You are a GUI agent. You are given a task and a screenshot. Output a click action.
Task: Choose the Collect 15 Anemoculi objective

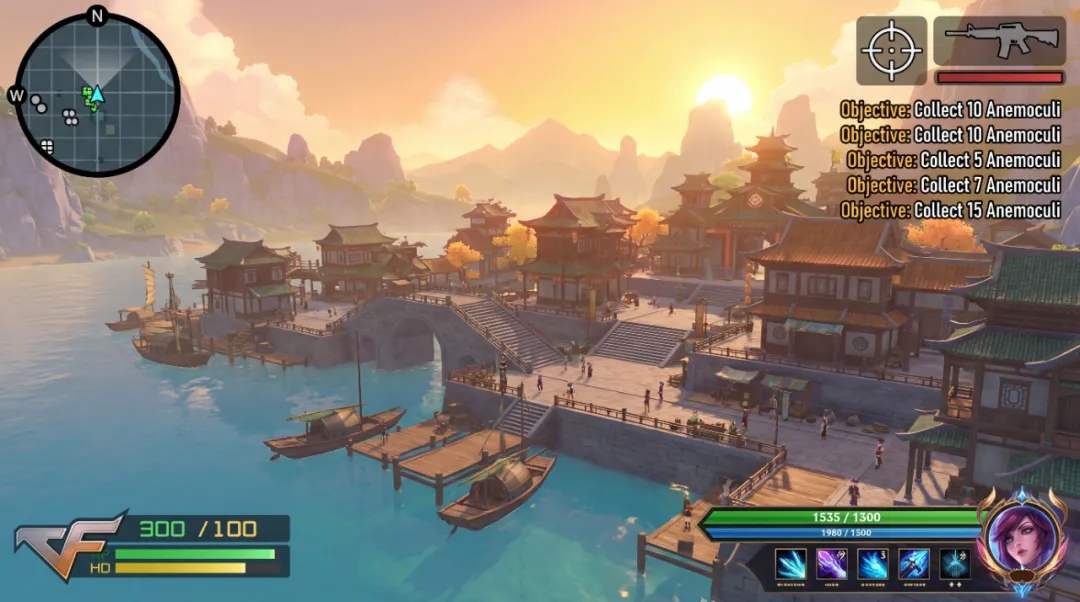pyautogui.click(x=950, y=210)
